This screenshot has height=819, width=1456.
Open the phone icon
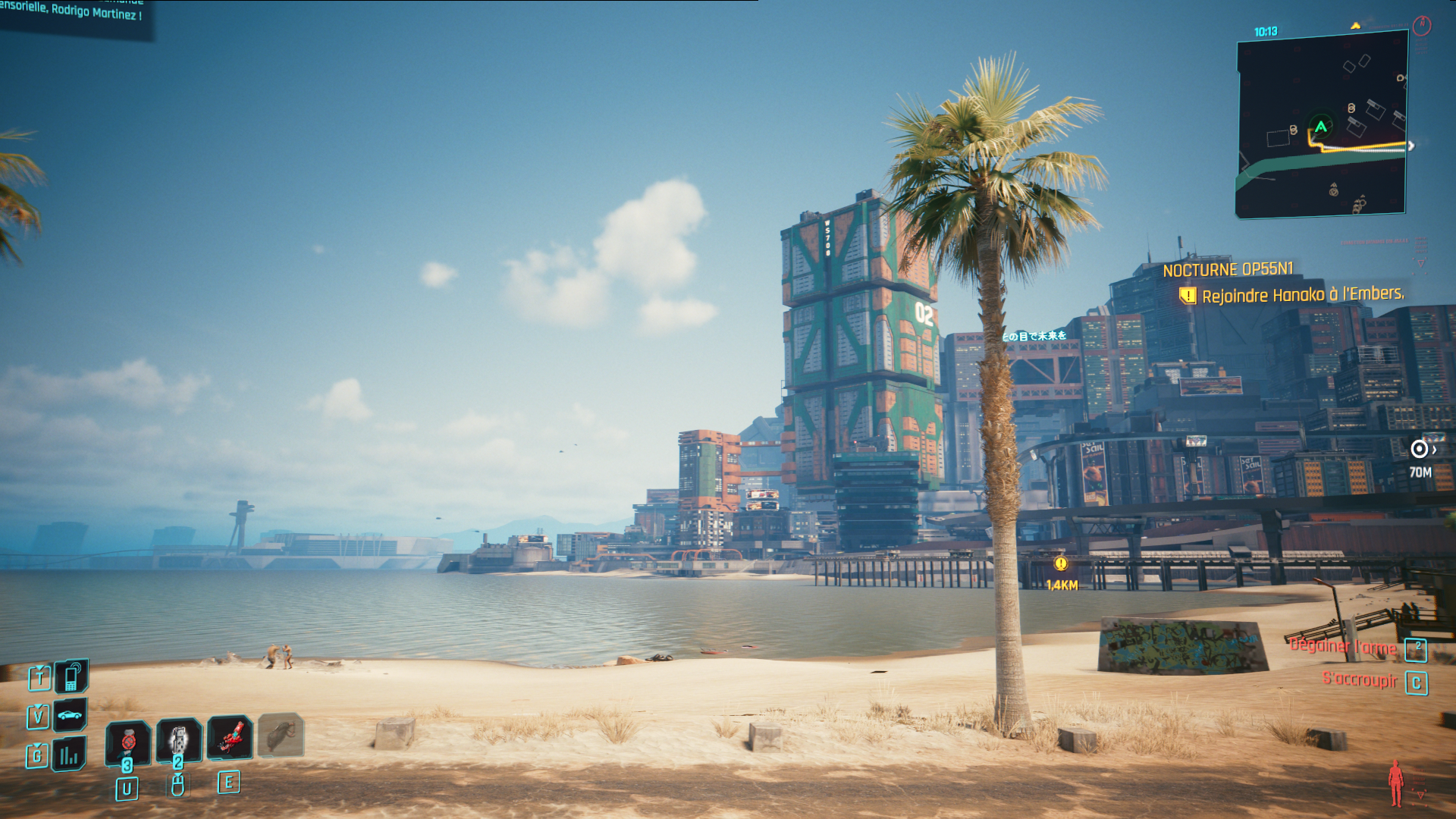71,676
